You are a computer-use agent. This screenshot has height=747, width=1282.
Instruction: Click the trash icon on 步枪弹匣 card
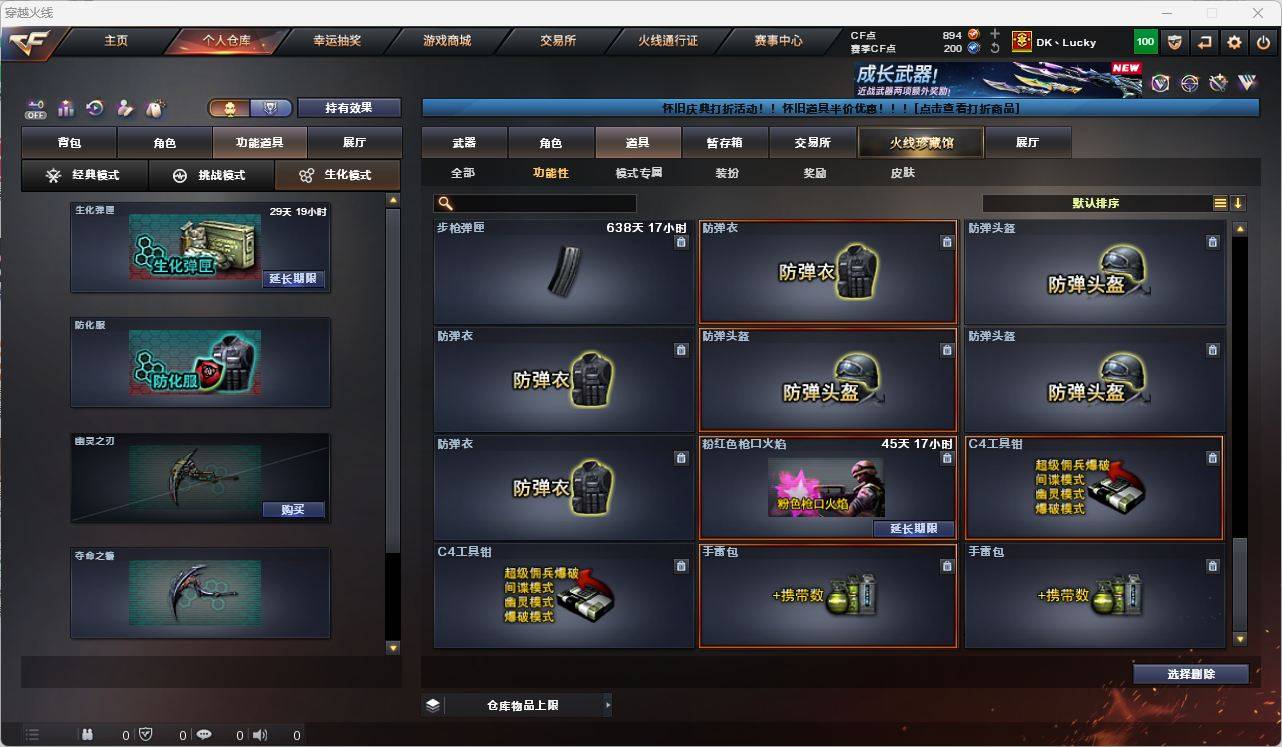click(681, 242)
